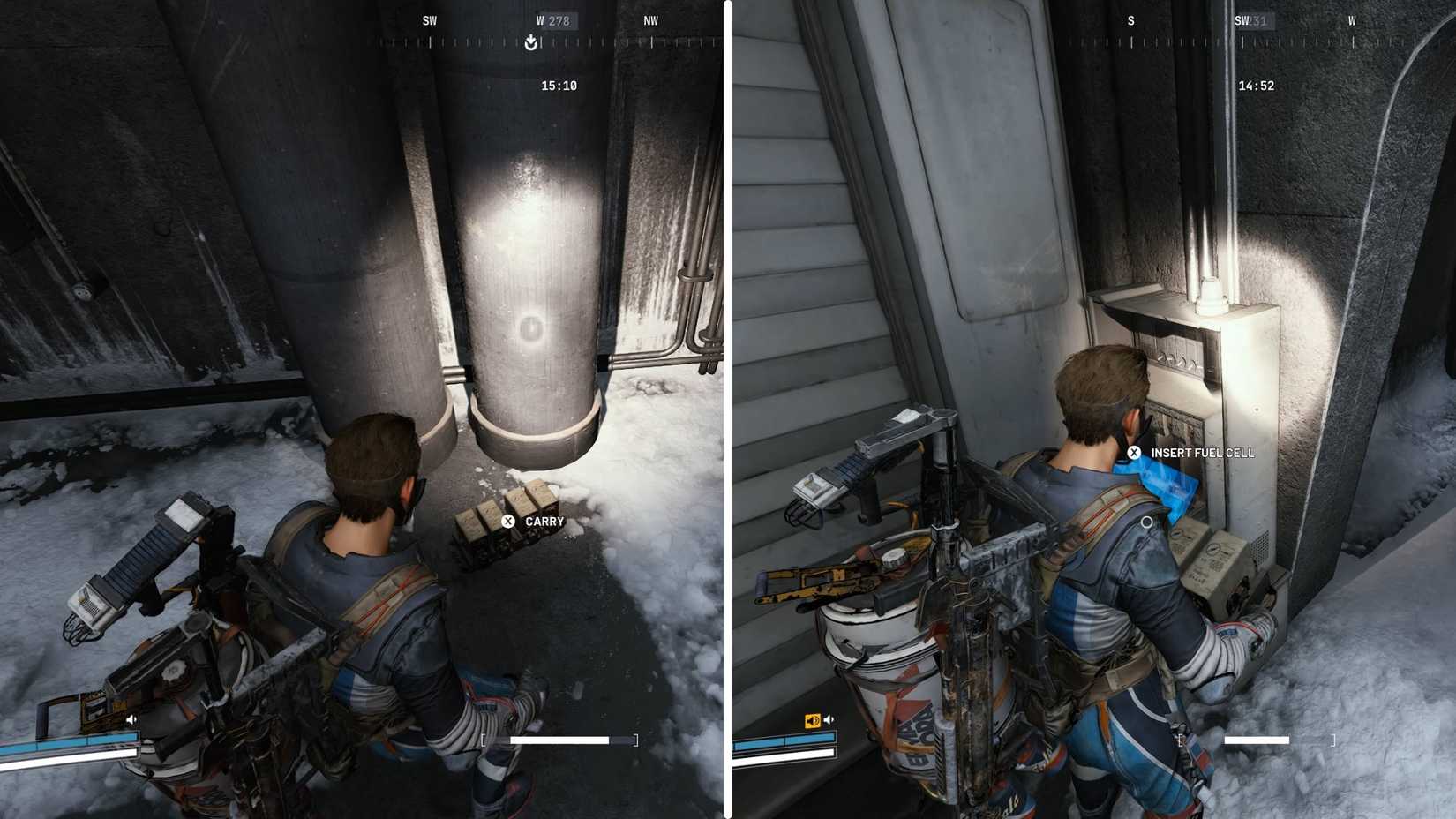Click the waypoint marker arrow on left compass
This screenshot has width=1456, height=819.
pyautogui.click(x=529, y=42)
